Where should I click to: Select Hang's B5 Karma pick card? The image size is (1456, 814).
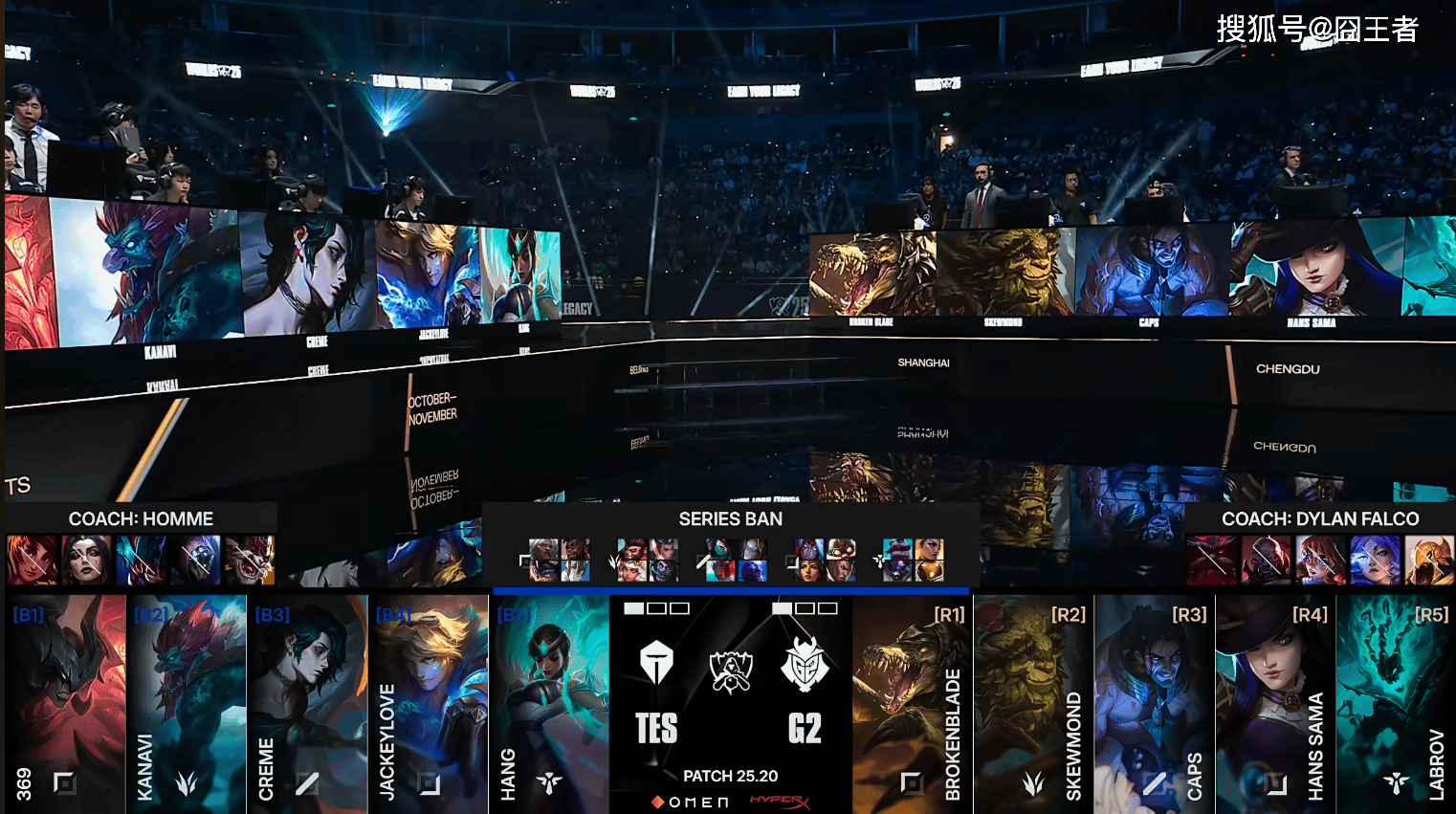(549, 703)
